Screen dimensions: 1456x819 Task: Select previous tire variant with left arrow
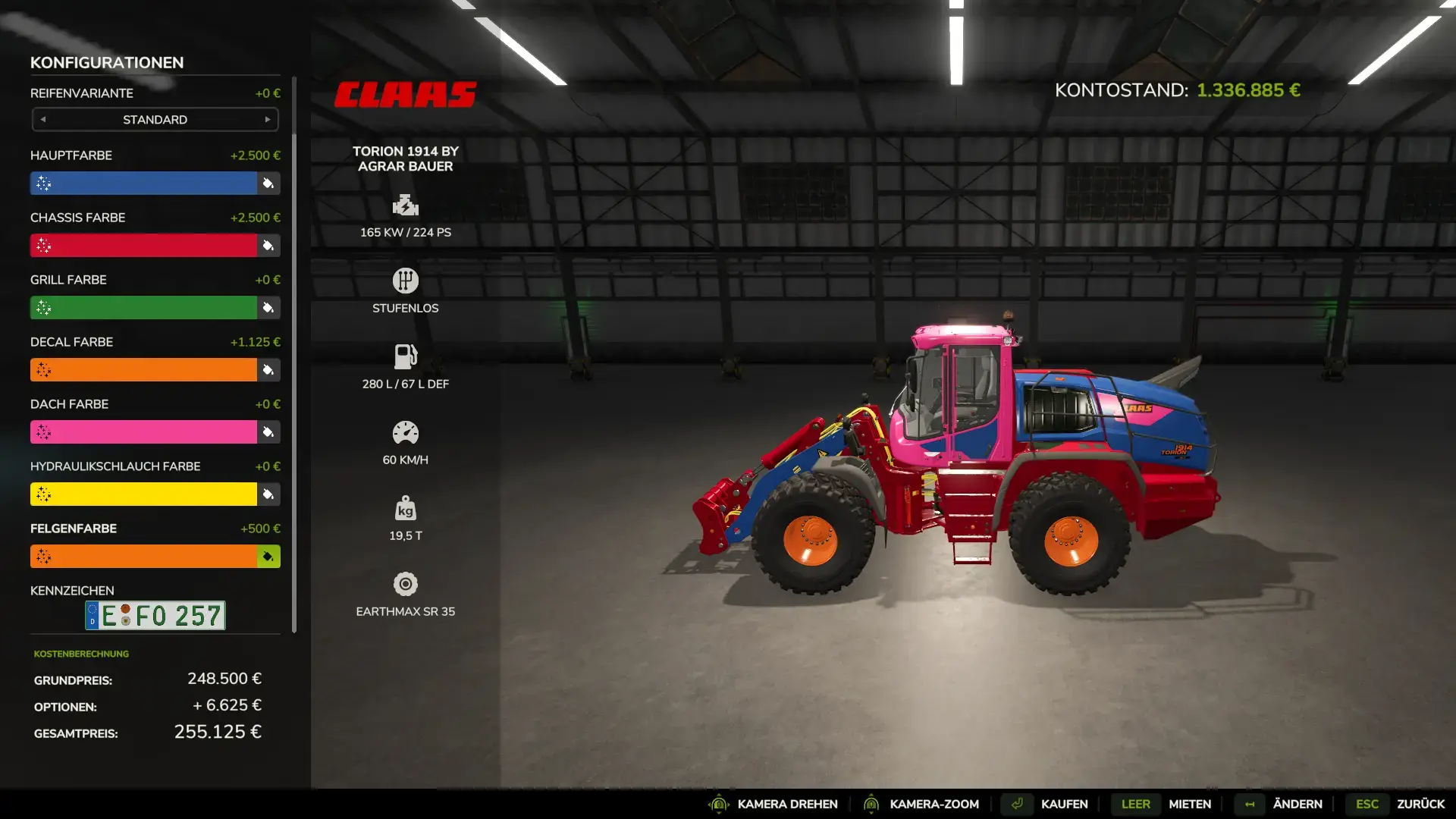tap(43, 120)
